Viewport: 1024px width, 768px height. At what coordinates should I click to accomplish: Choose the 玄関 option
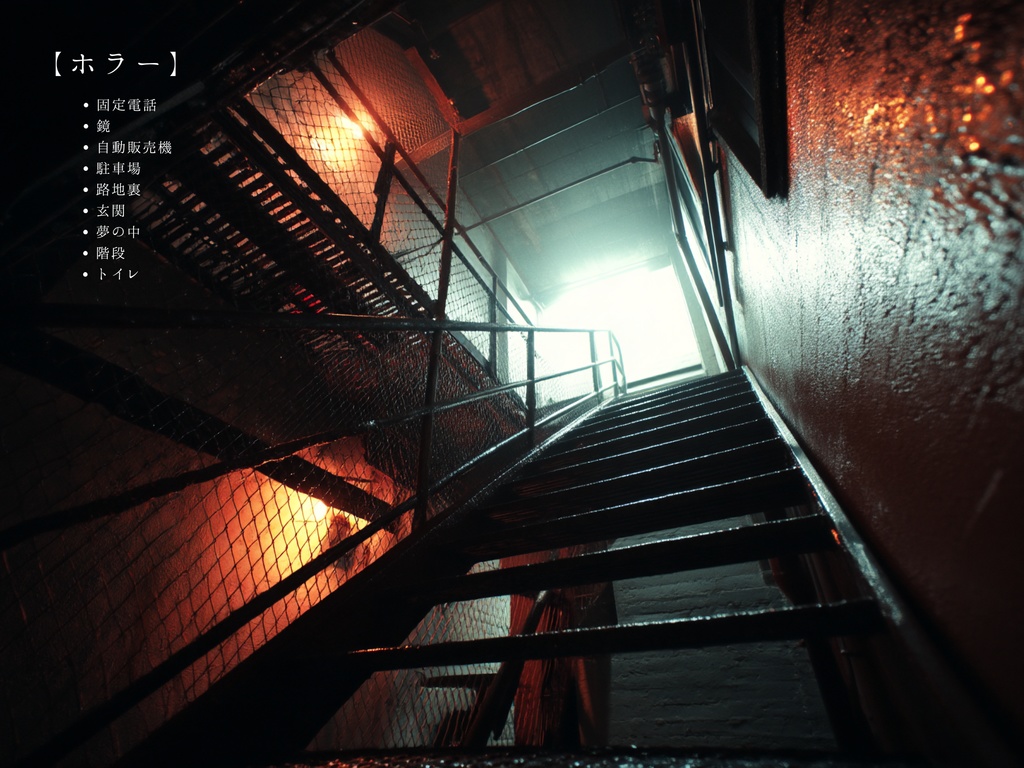[x=111, y=210]
